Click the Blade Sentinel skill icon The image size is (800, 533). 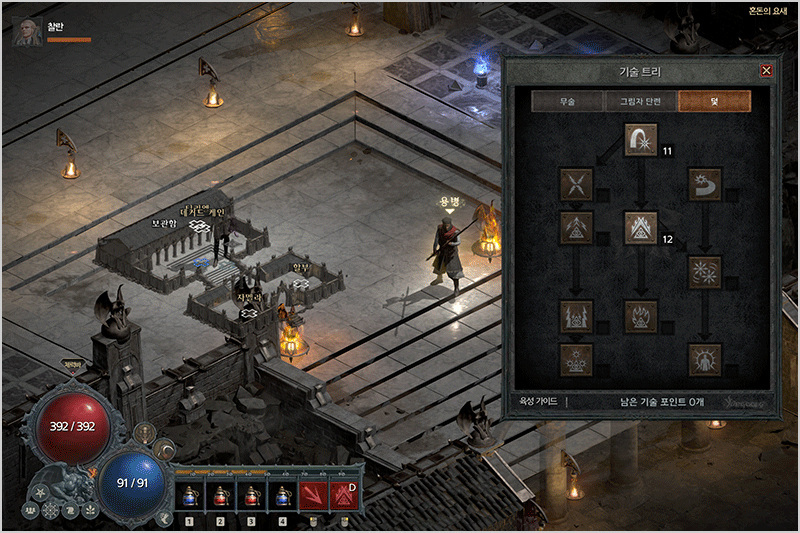tap(704, 185)
